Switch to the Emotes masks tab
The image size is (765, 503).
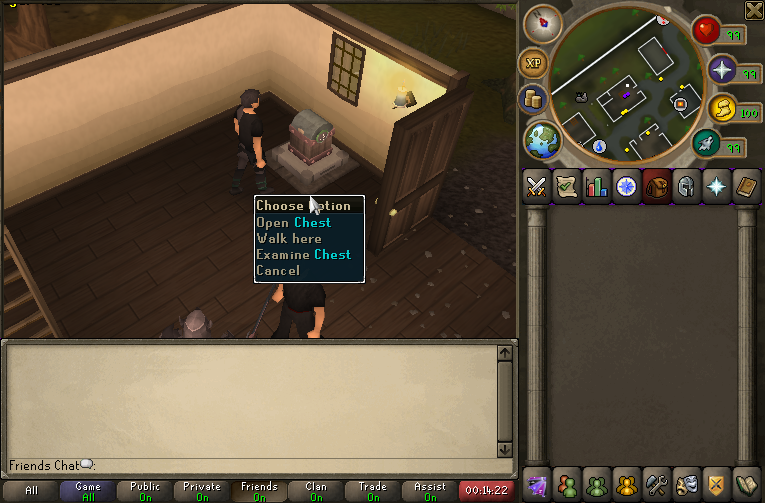click(687, 484)
